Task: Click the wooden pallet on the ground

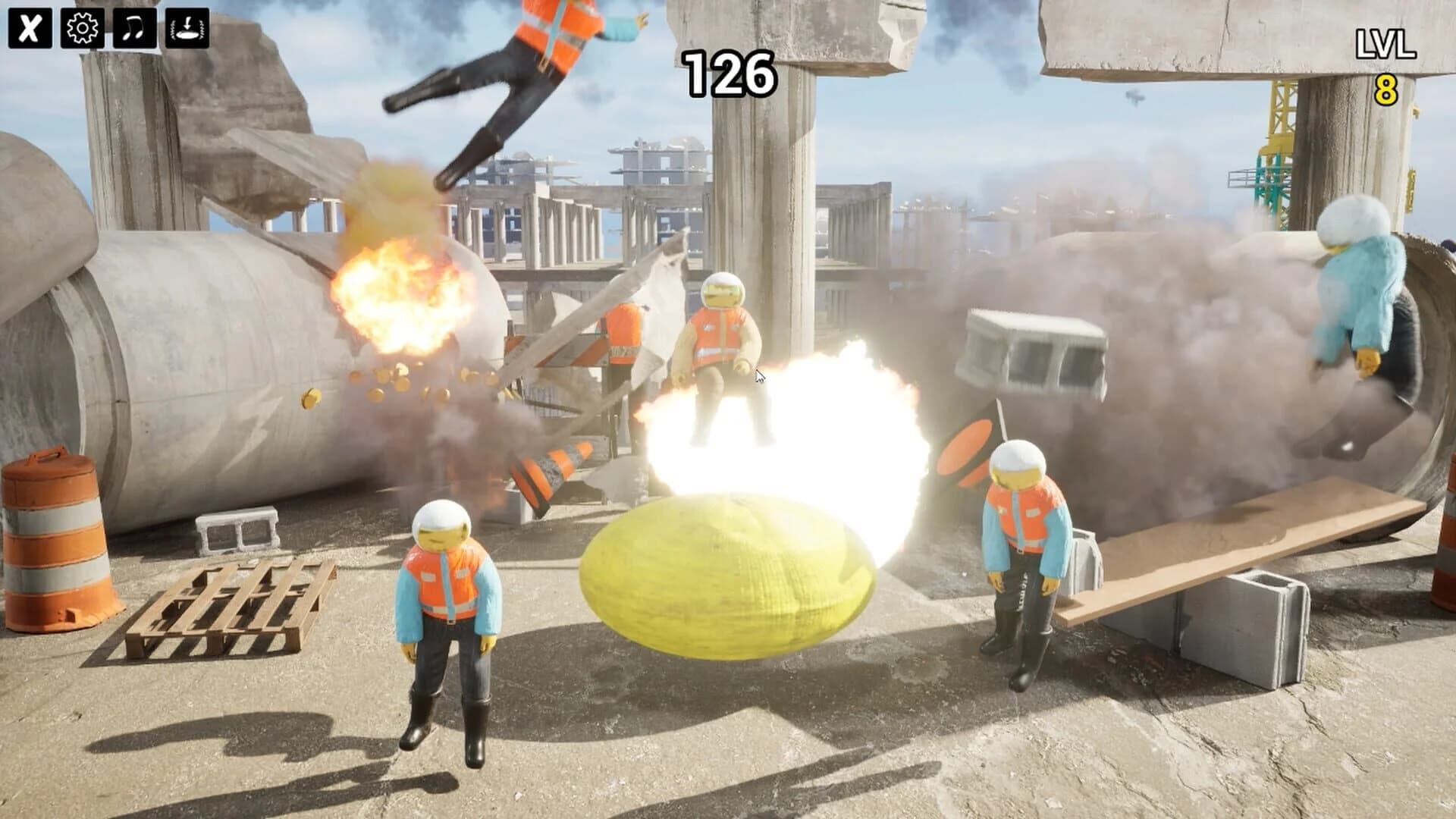Action: 235,607
